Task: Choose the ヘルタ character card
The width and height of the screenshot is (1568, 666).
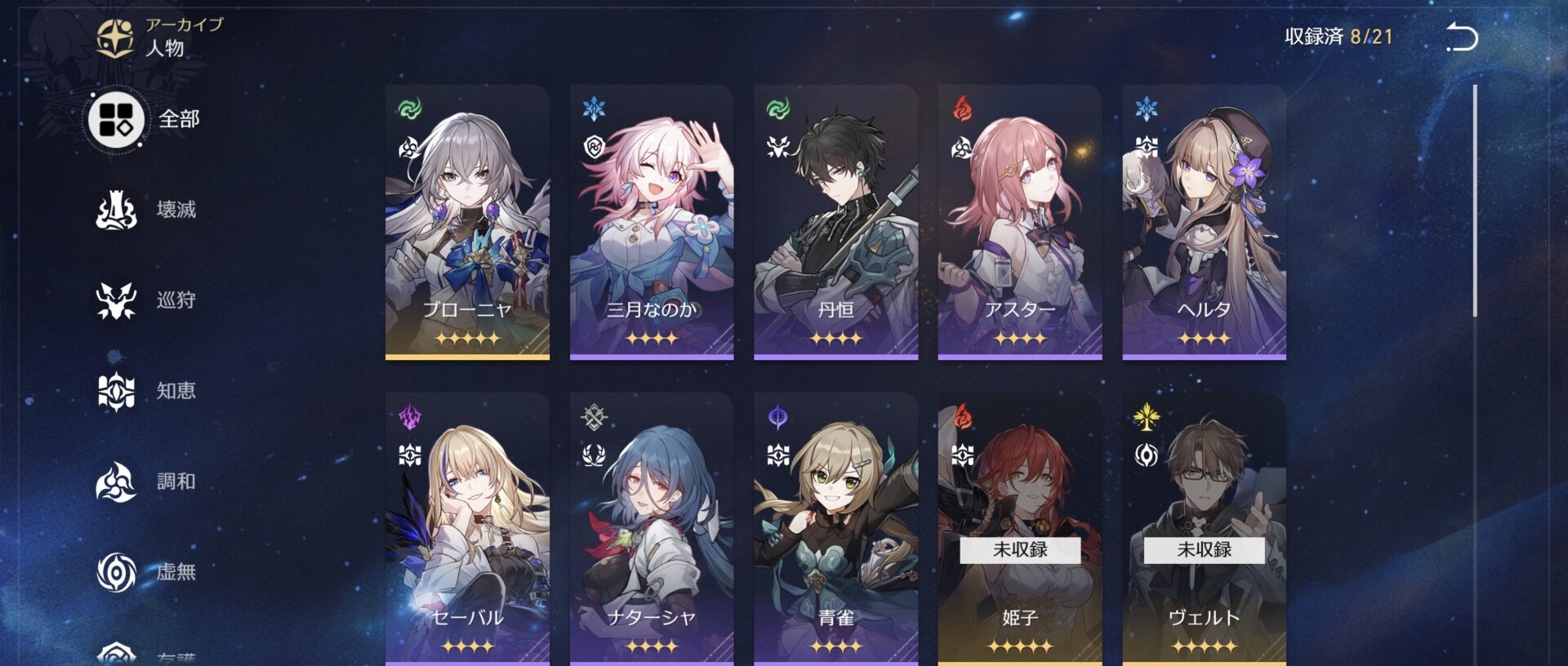Action: 1204,222
